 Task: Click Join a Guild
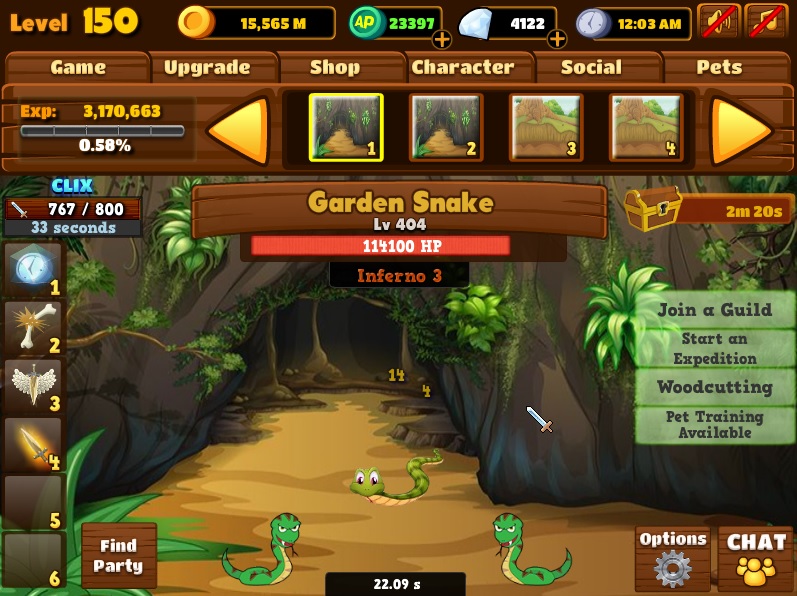point(714,310)
